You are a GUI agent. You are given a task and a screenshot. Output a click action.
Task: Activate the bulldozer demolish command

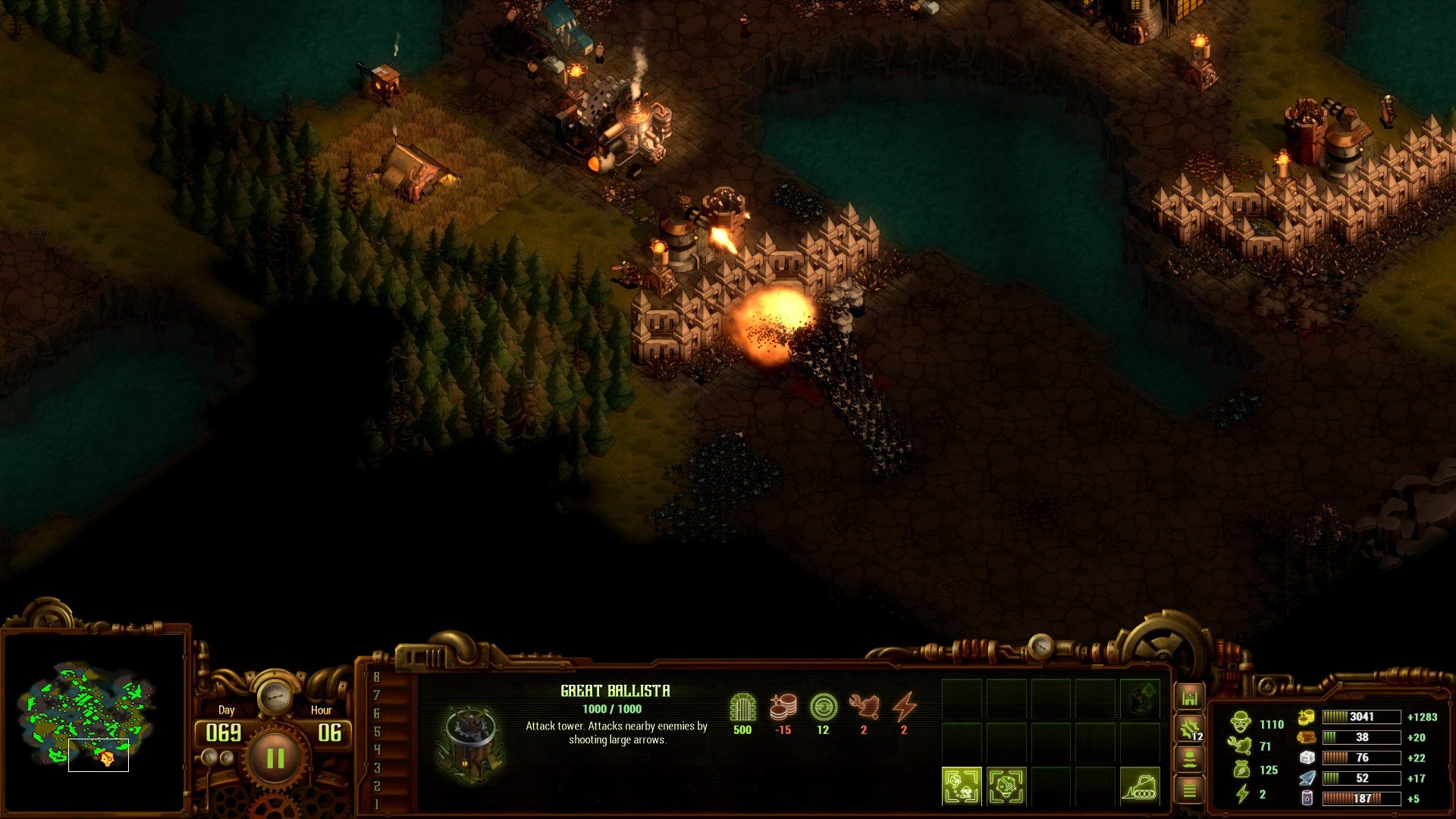(1139, 786)
